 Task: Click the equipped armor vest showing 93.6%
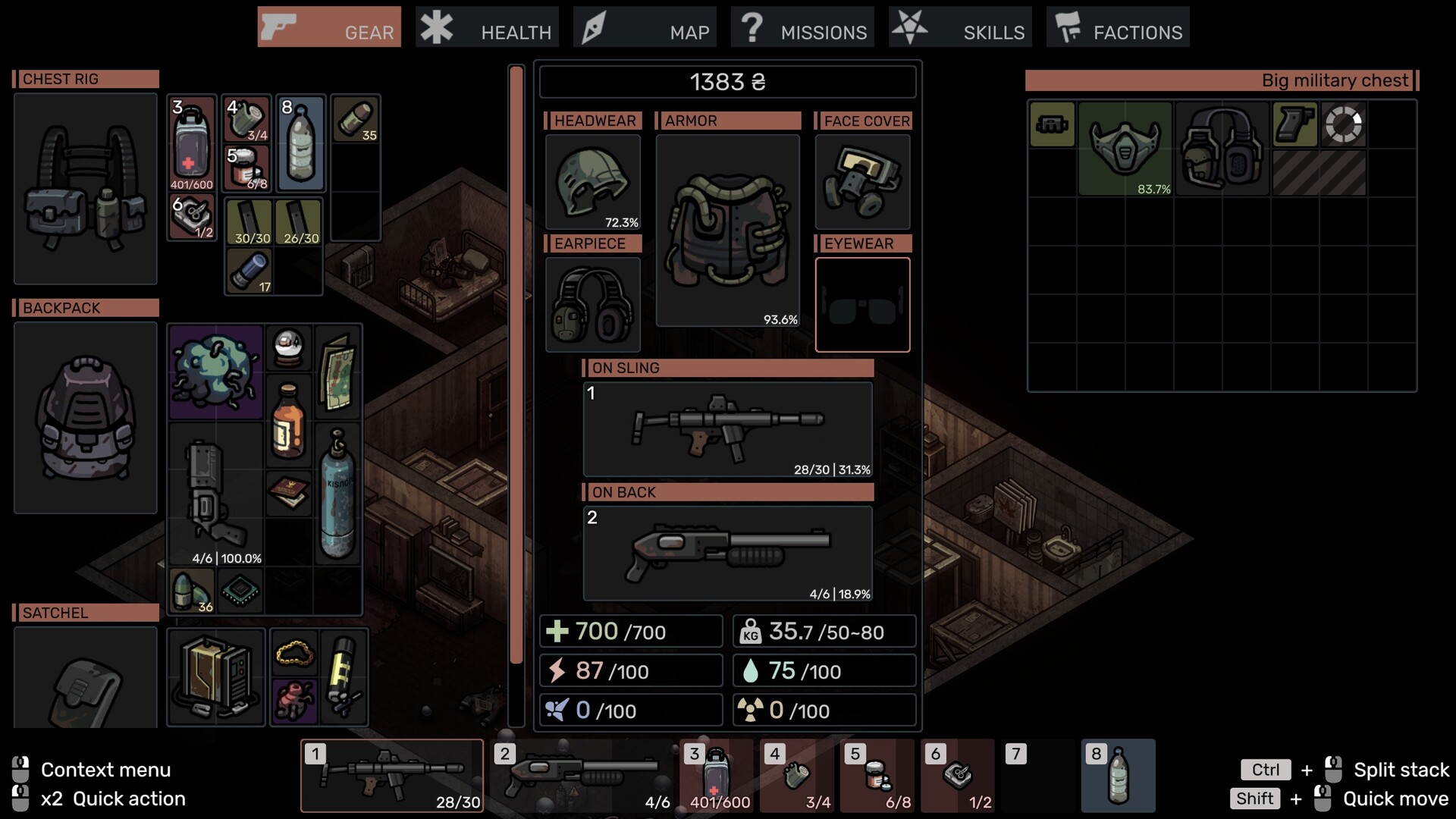pyautogui.click(x=726, y=227)
